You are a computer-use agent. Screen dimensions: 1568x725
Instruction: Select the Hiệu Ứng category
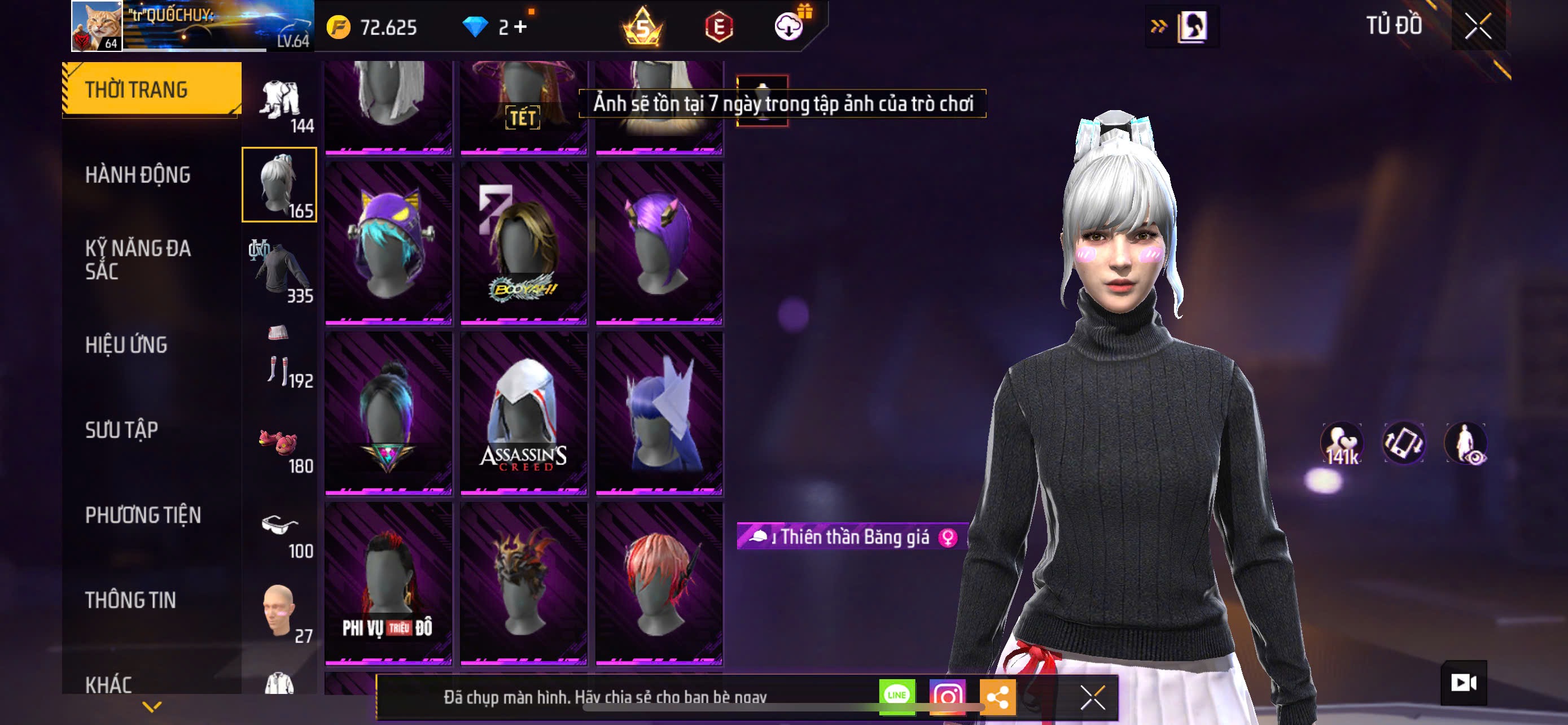pos(126,344)
